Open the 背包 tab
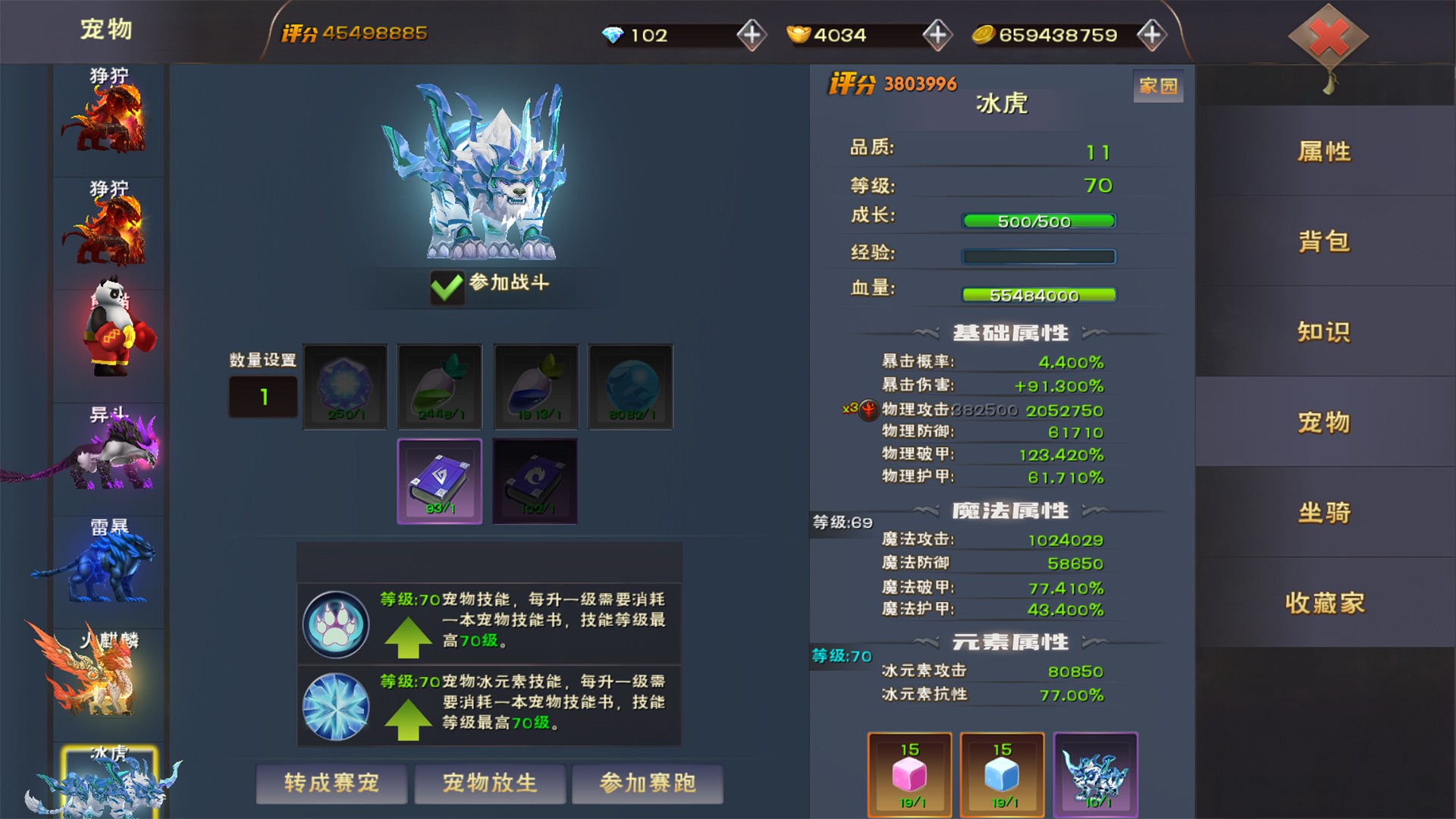This screenshot has height=819, width=1456. point(1324,242)
